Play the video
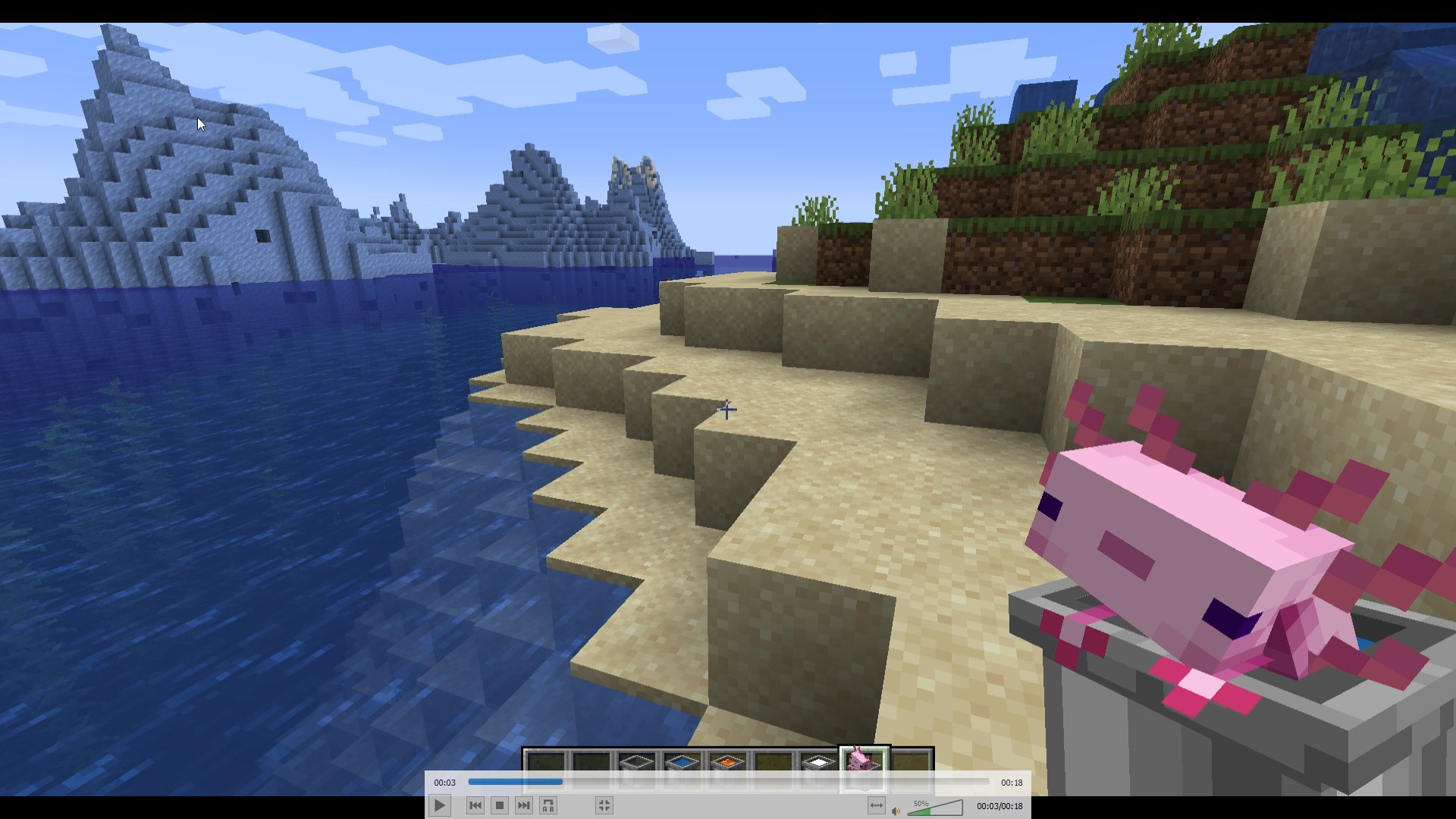This screenshot has height=819, width=1456. [x=439, y=805]
